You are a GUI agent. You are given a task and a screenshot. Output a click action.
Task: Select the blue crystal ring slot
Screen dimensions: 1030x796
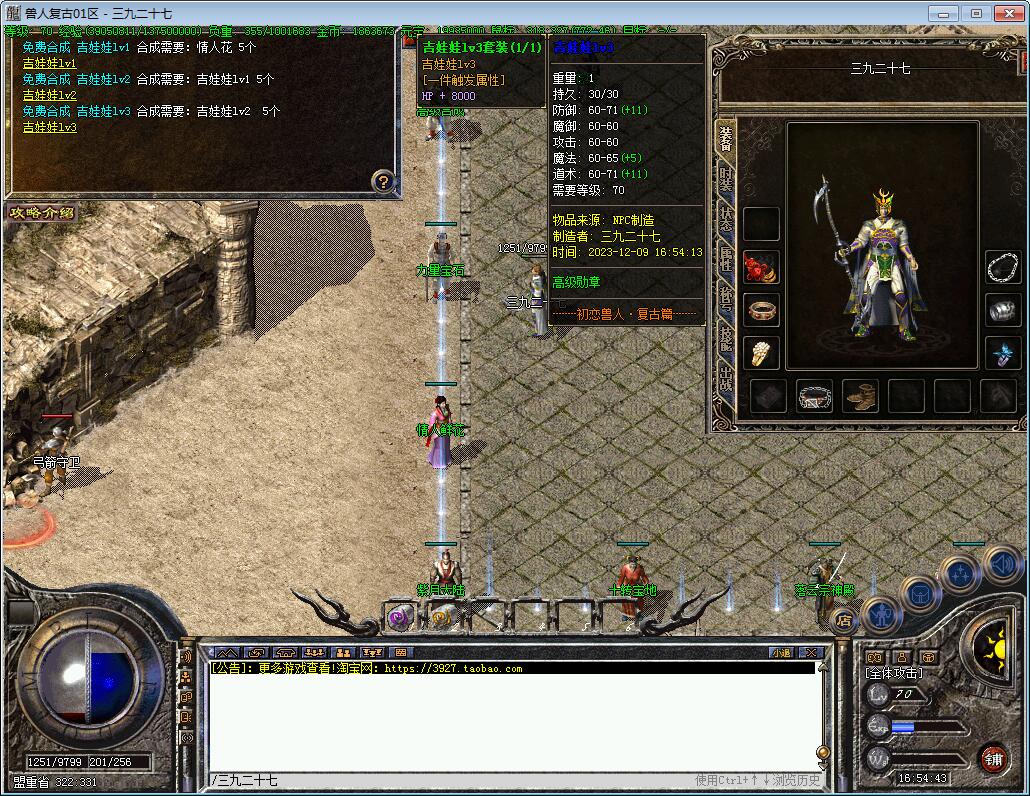click(1002, 352)
